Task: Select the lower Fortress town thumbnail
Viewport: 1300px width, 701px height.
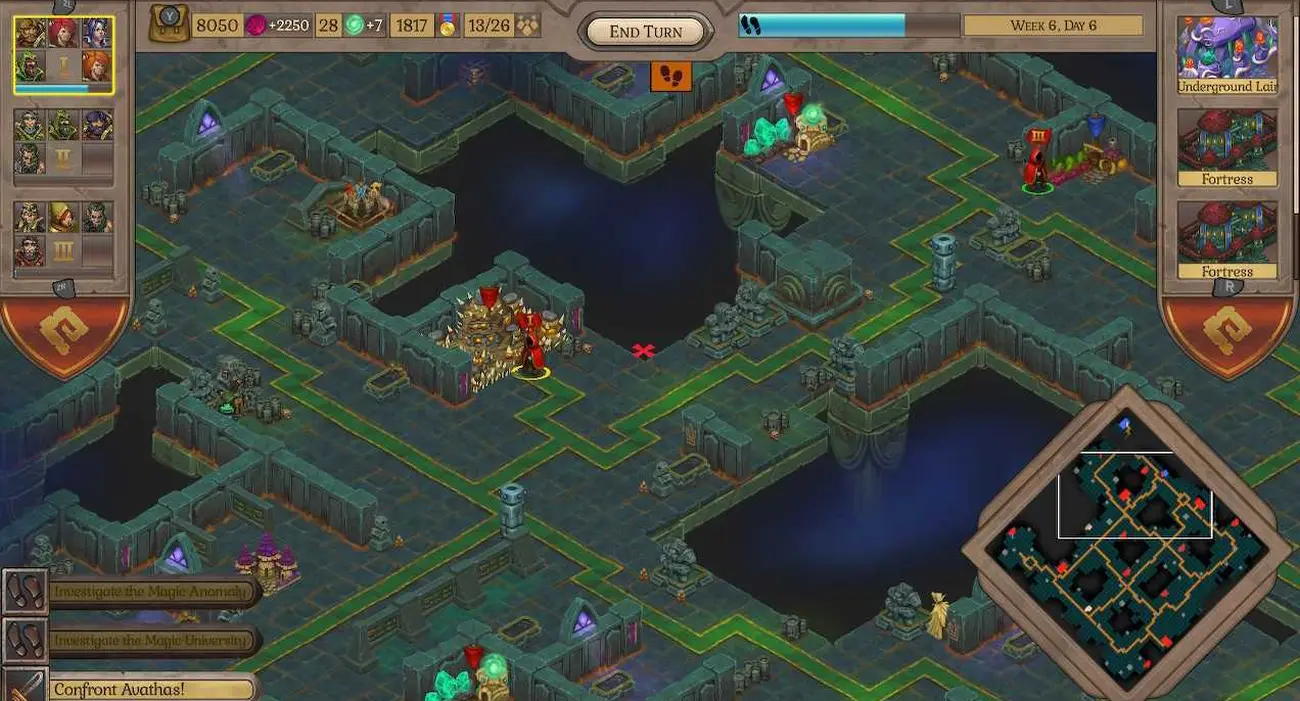Action: click(1228, 238)
